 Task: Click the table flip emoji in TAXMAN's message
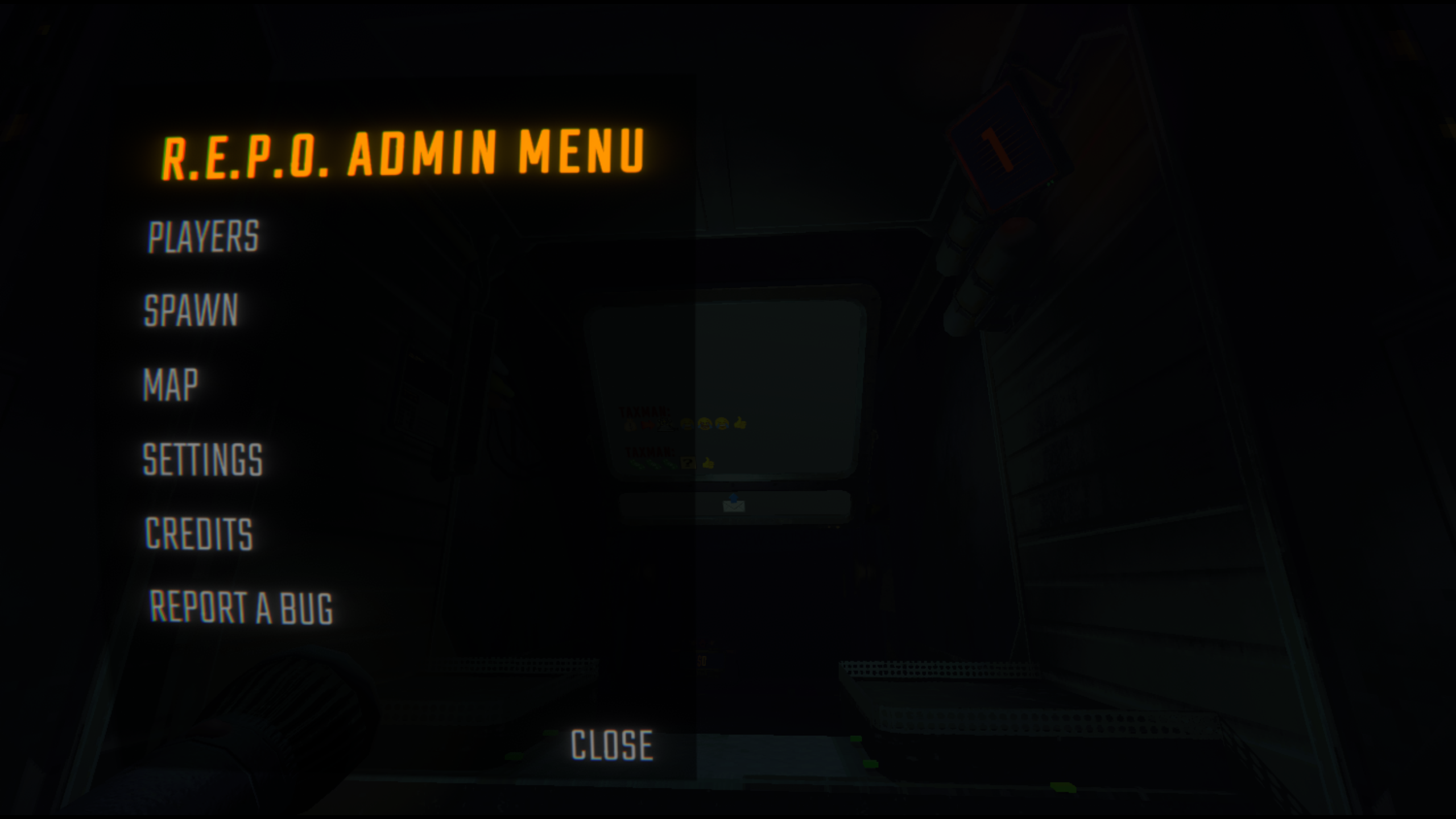[x=665, y=425]
